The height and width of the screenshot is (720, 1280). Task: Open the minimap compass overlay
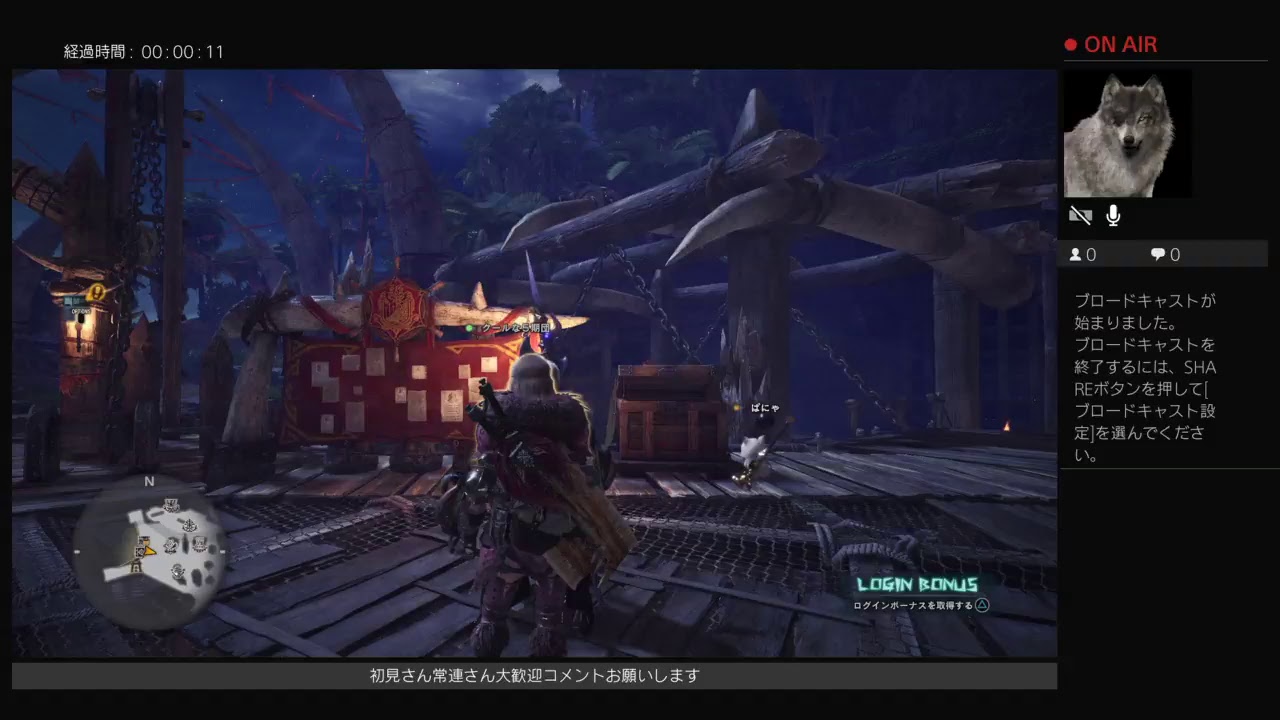click(x=150, y=550)
